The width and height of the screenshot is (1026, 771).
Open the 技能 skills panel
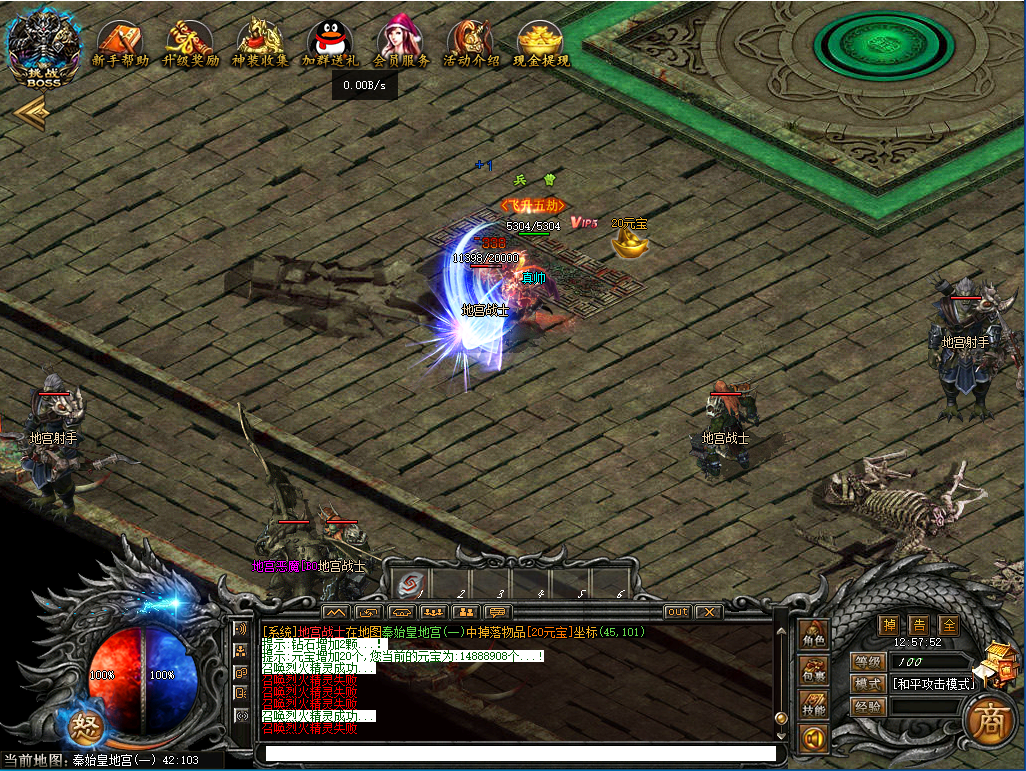pos(813,706)
